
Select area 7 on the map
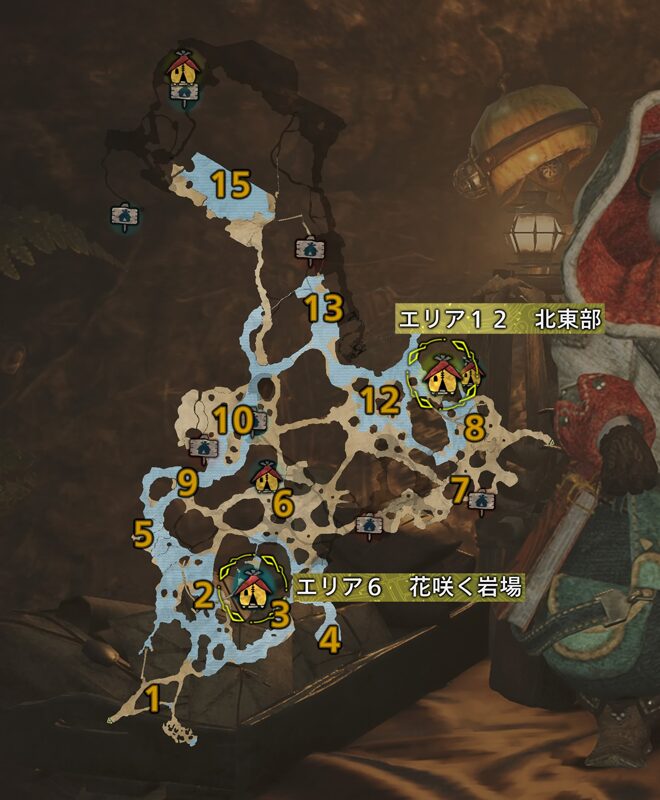(x=459, y=489)
